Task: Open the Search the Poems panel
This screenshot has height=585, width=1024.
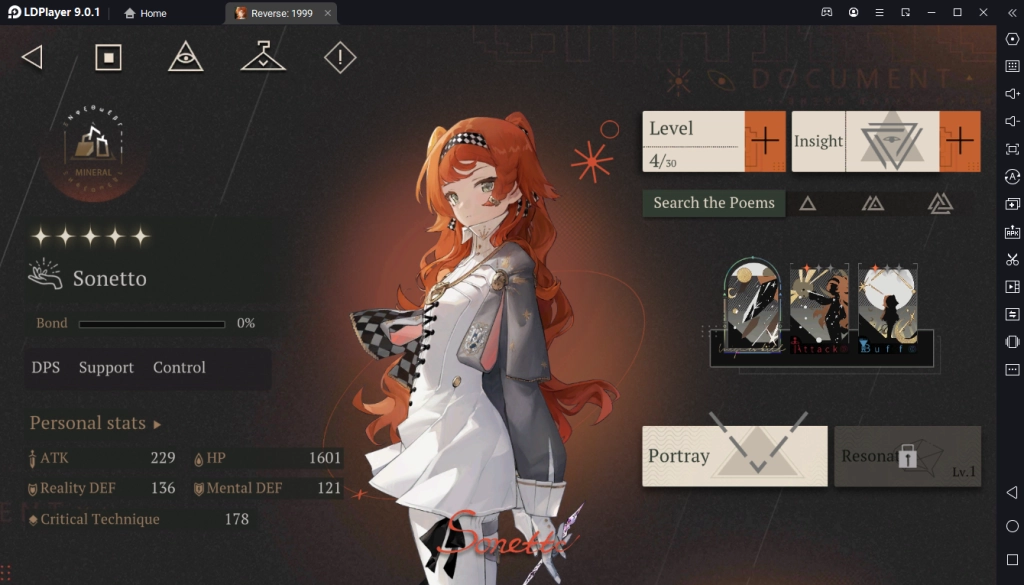Action: 714,203
